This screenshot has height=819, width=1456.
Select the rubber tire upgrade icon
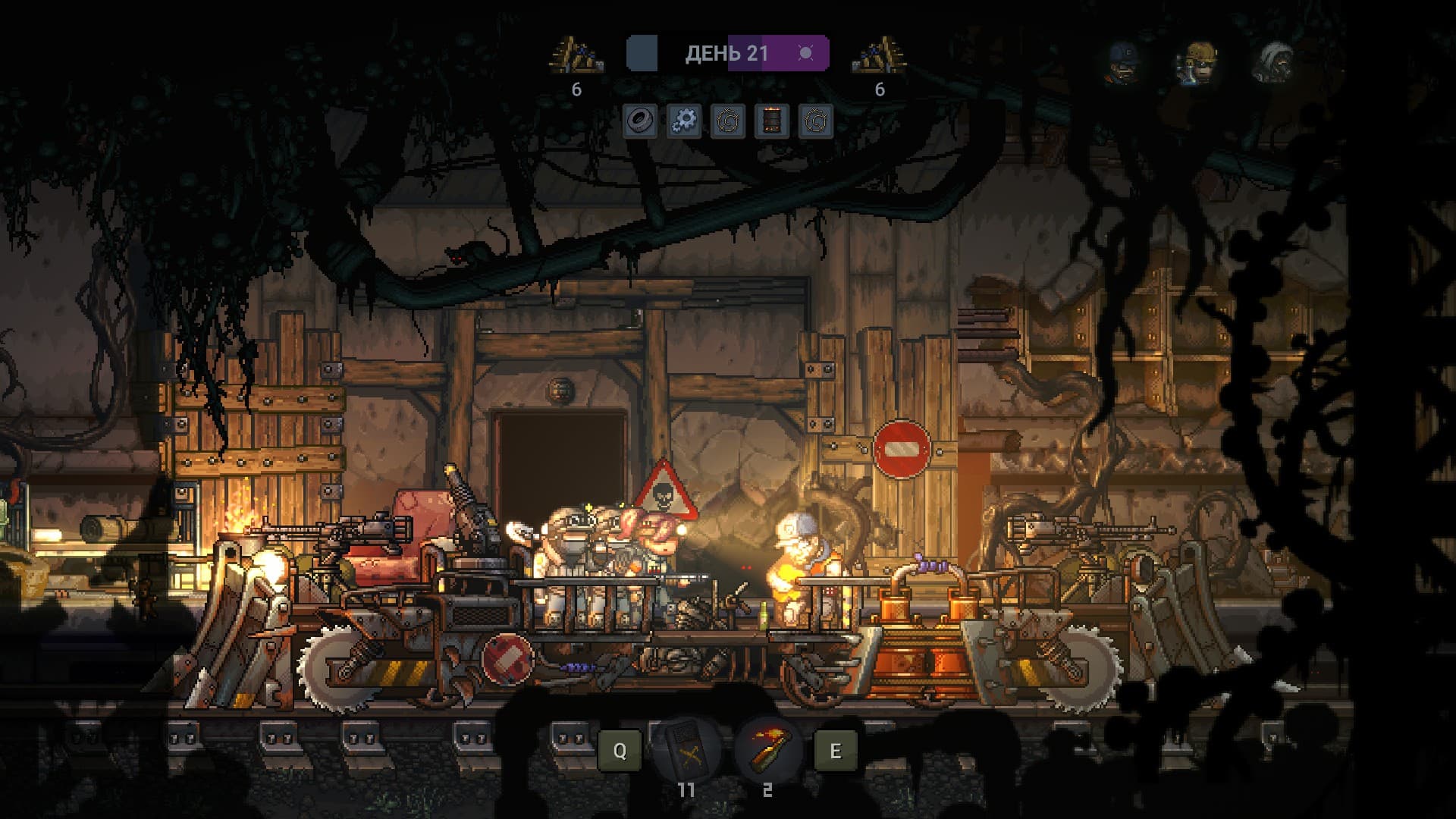point(640,121)
